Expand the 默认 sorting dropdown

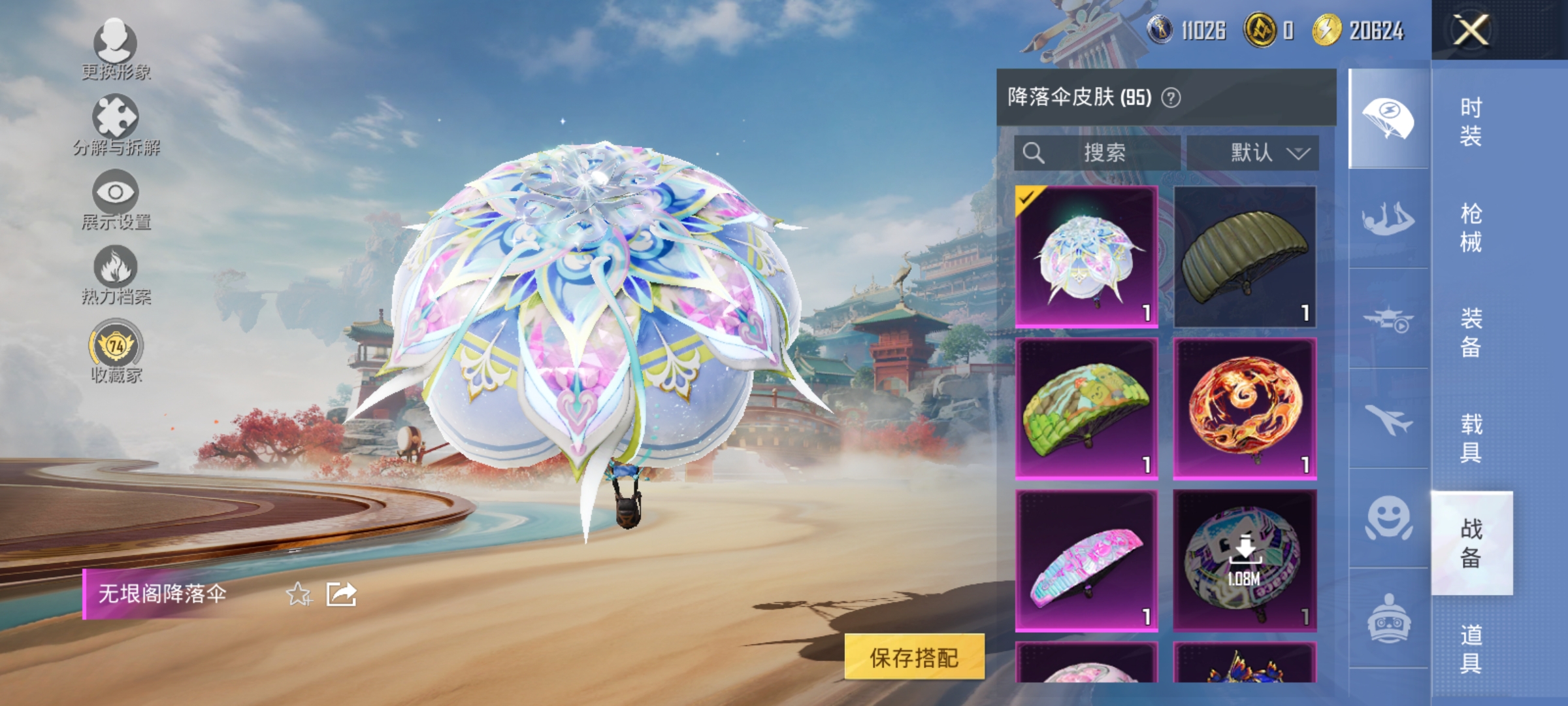click(x=1254, y=153)
